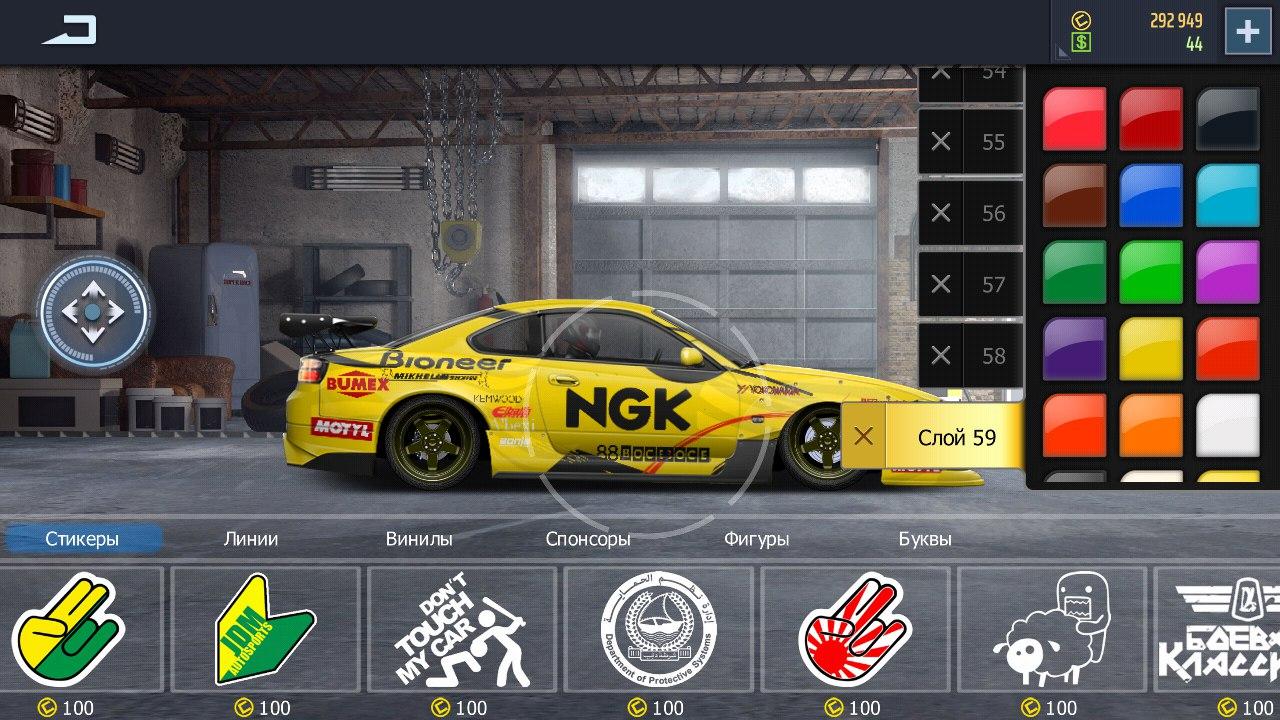Switch to the Винилы tab

coord(420,538)
